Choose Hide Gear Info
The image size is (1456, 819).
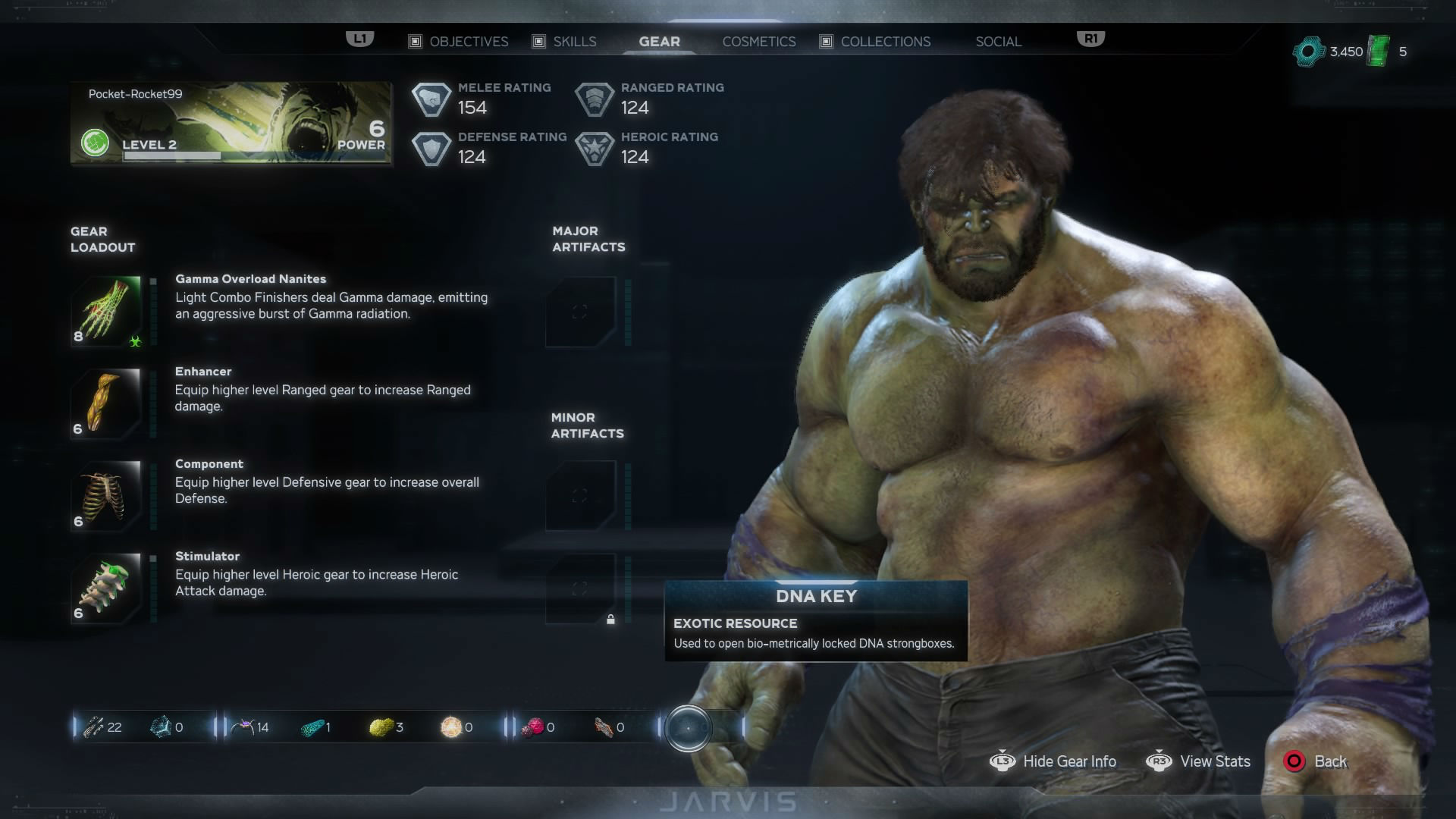tap(1053, 761)
